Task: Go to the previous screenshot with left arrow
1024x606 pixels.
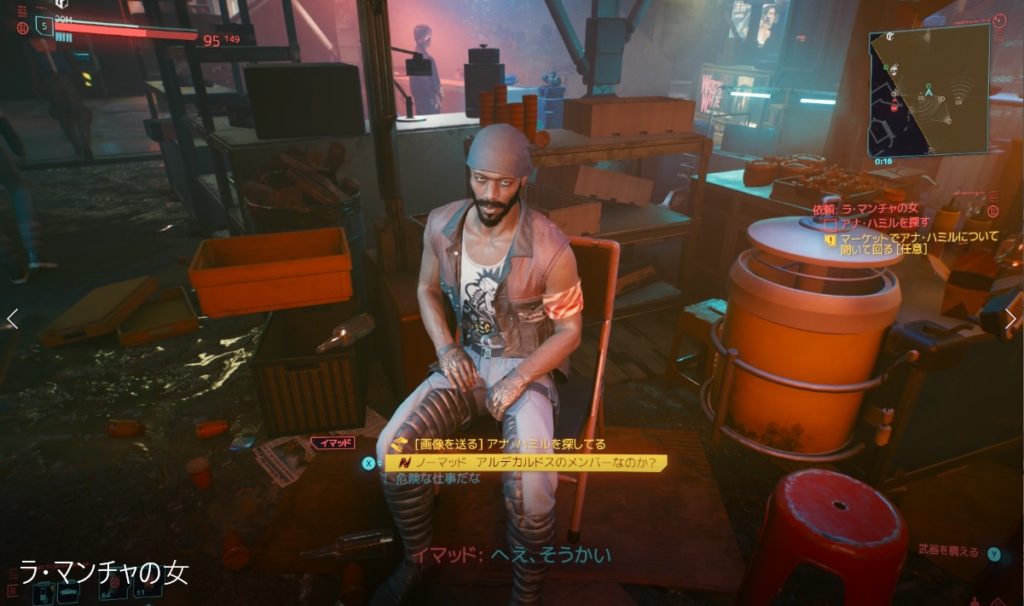Action: (12, 319)
